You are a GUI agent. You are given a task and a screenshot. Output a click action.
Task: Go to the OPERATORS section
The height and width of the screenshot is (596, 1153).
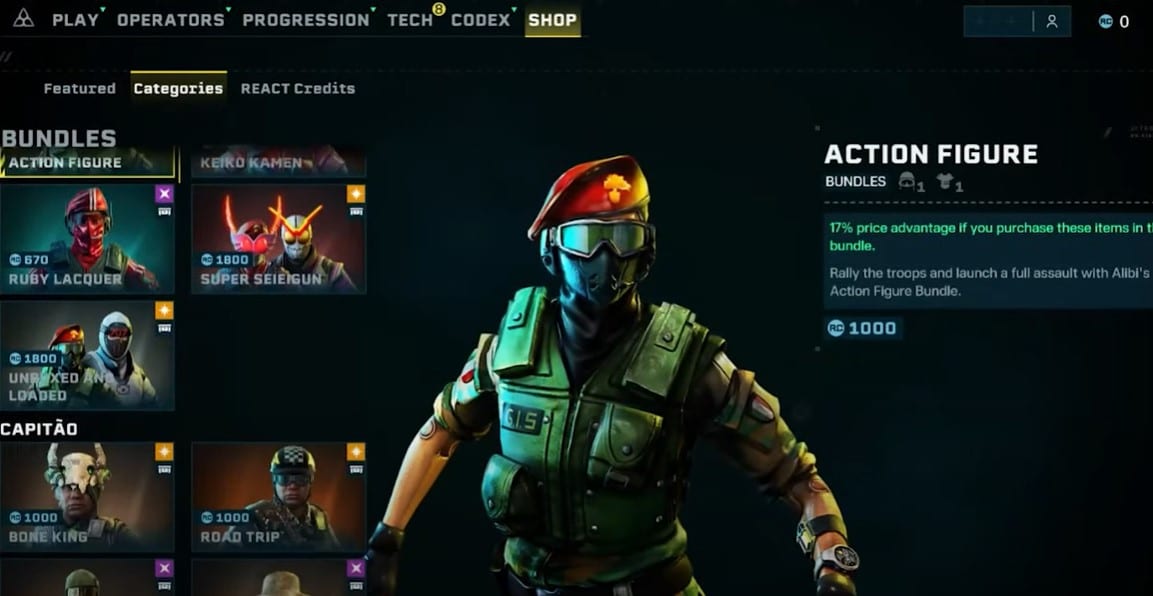coord(171,20)
